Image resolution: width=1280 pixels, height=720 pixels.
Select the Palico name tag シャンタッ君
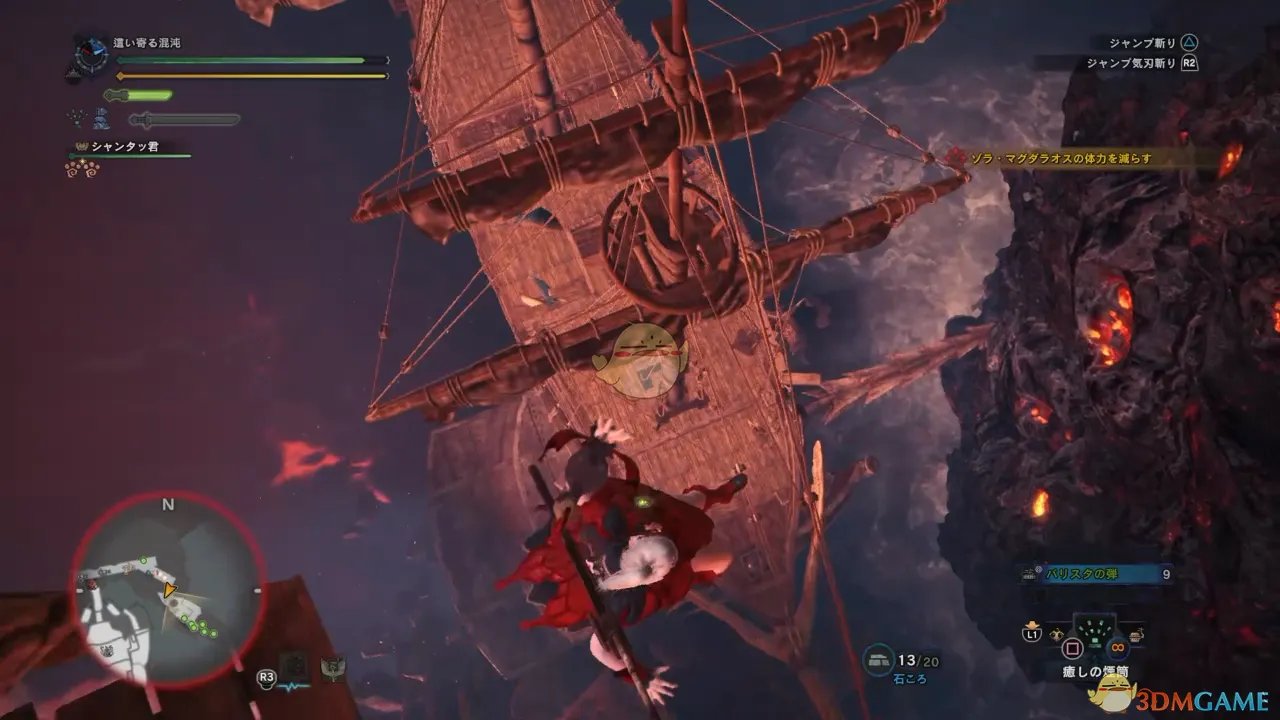(x=127, y=147)
